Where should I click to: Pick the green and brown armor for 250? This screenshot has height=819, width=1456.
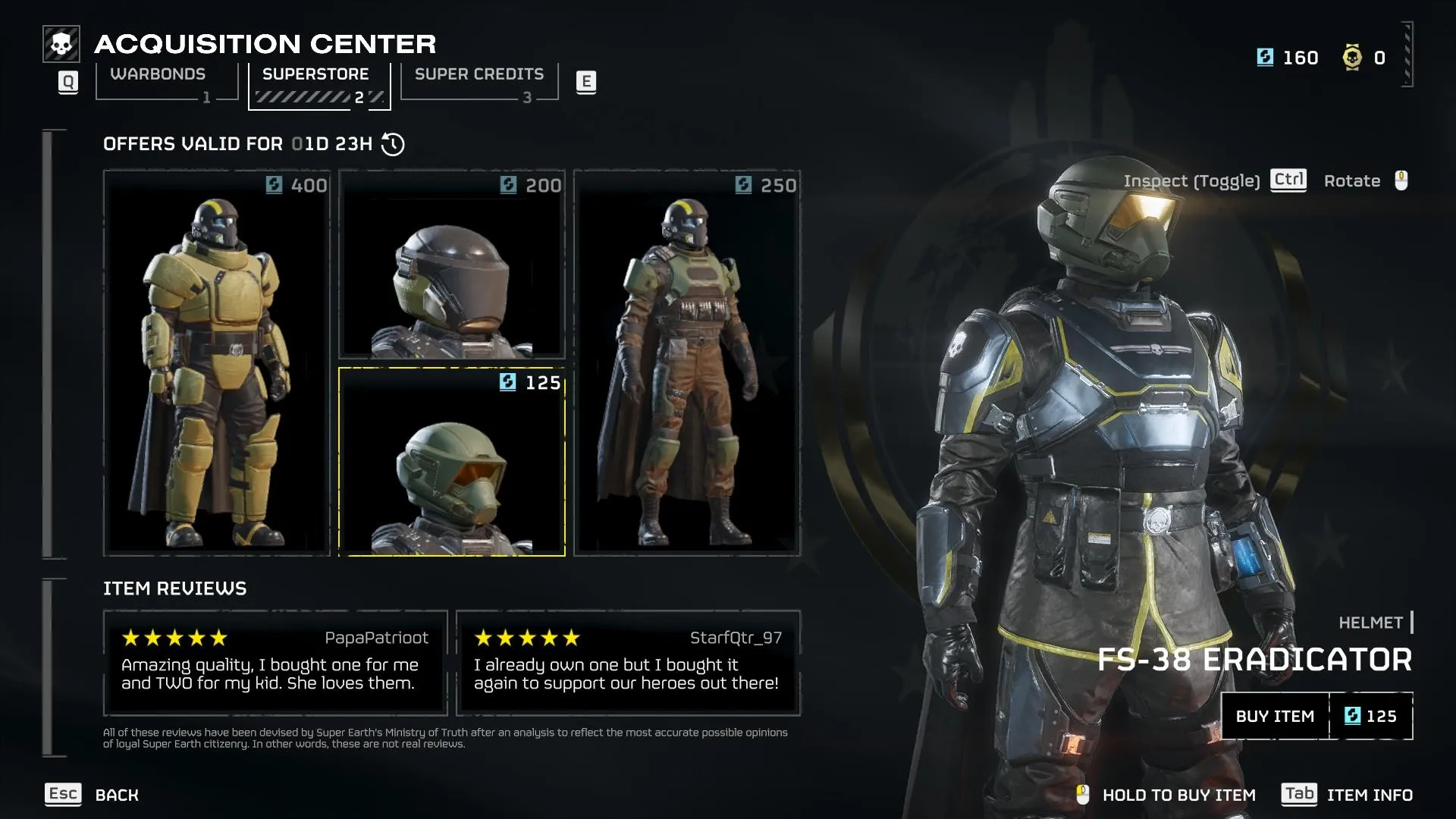pyautogui.click(x=687, y=362)
